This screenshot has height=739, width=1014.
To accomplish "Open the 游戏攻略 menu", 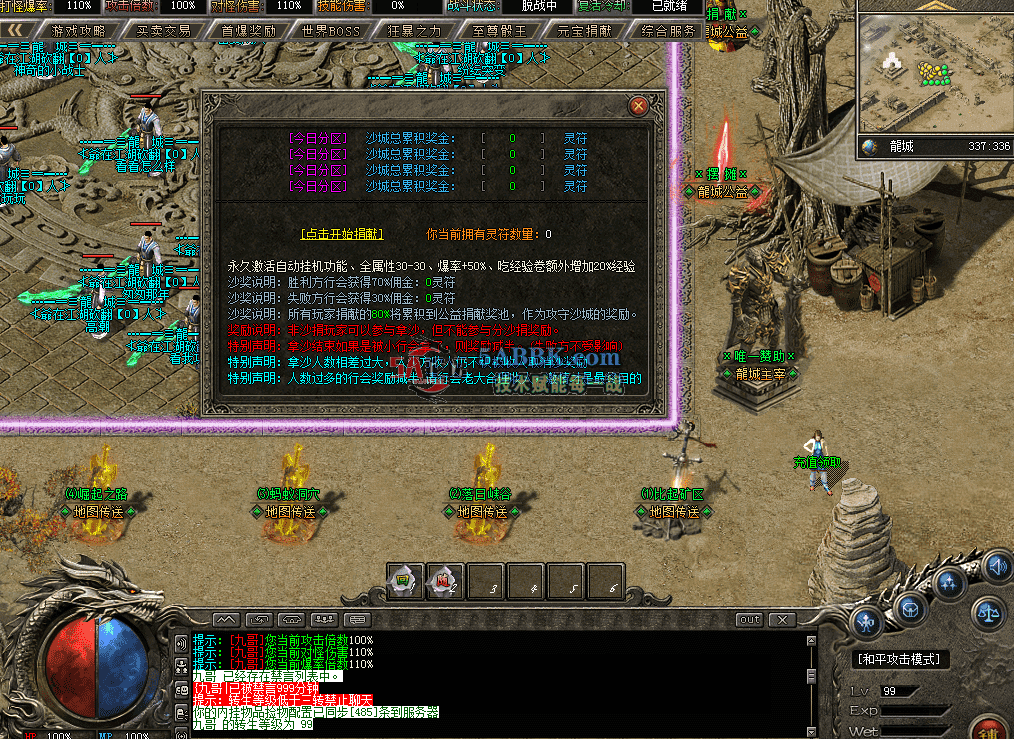I will tap(77, 31).
